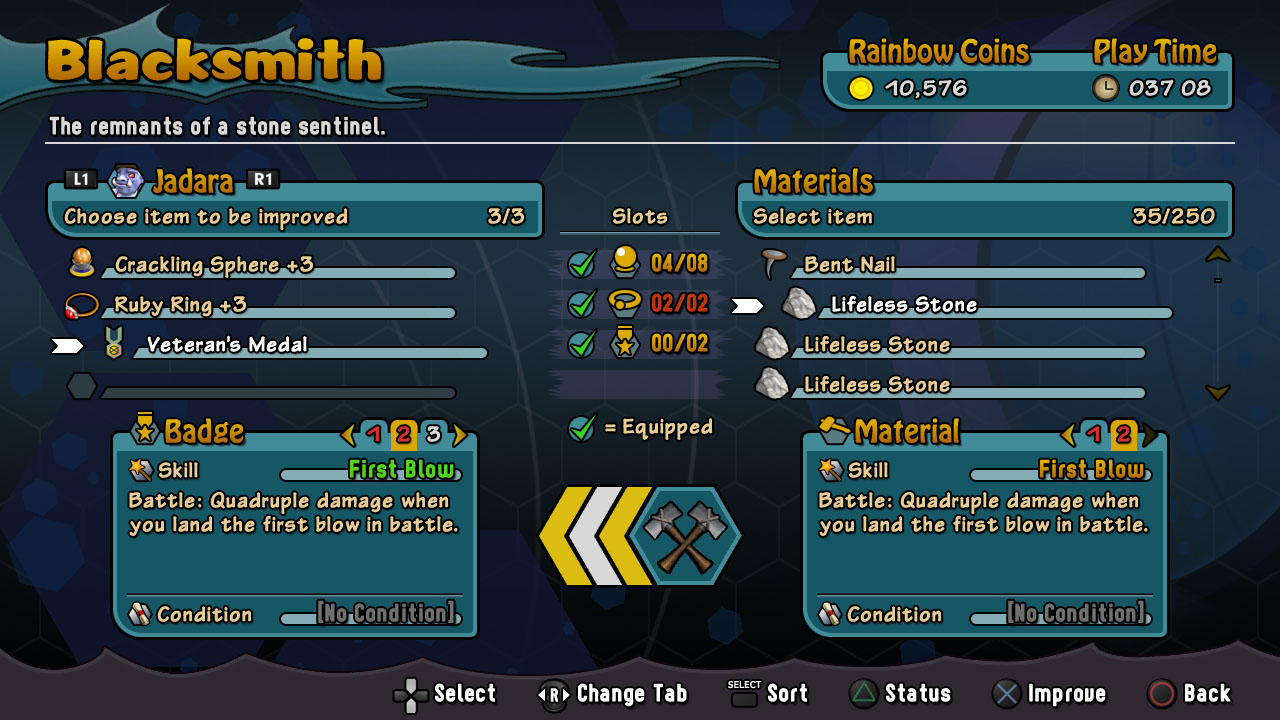Click the materials list up arrow
The image size is (1280, 720).
(x=1217, y=255)
